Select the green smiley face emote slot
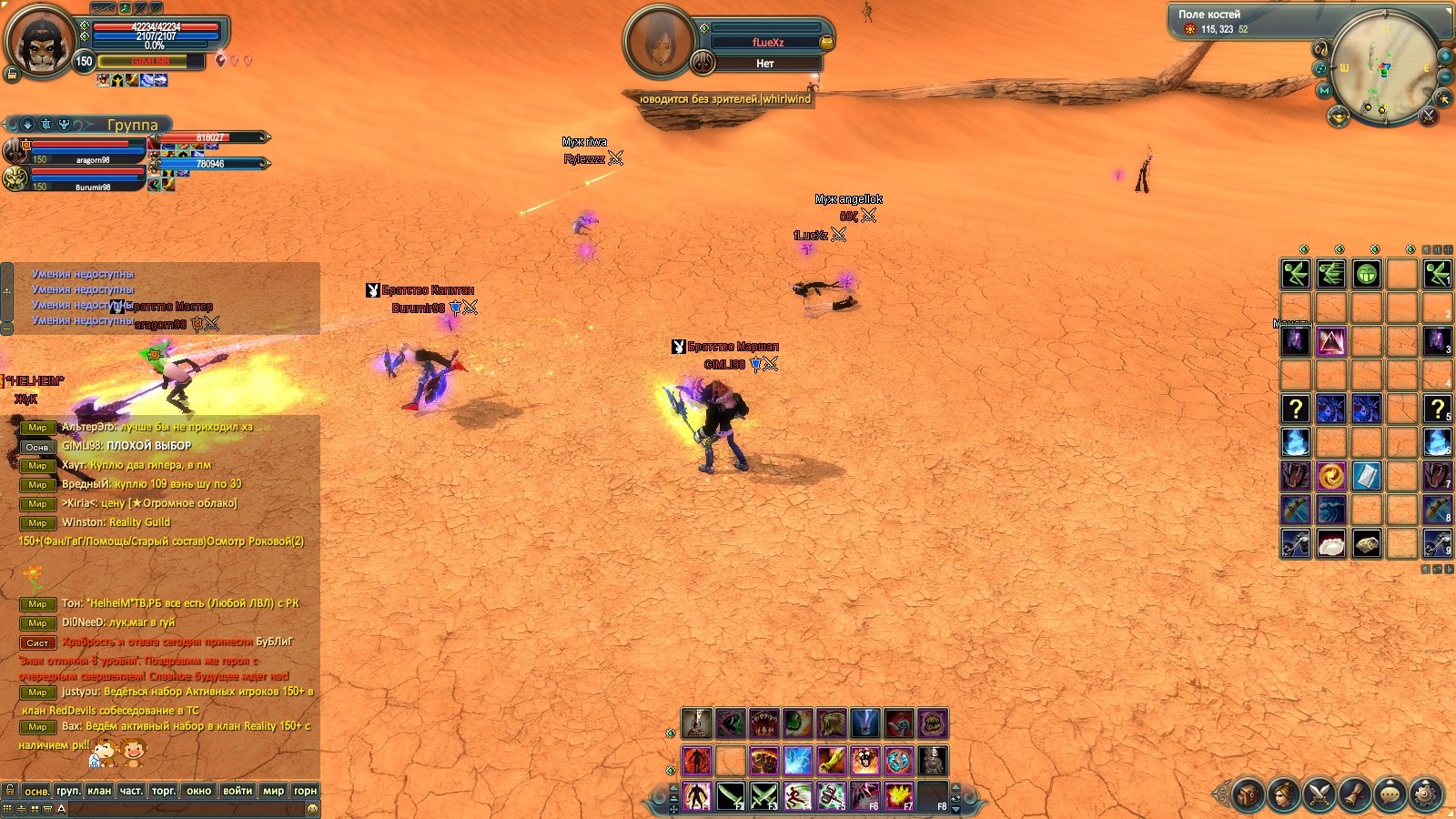1456x819 pixels. point(1366,274)
